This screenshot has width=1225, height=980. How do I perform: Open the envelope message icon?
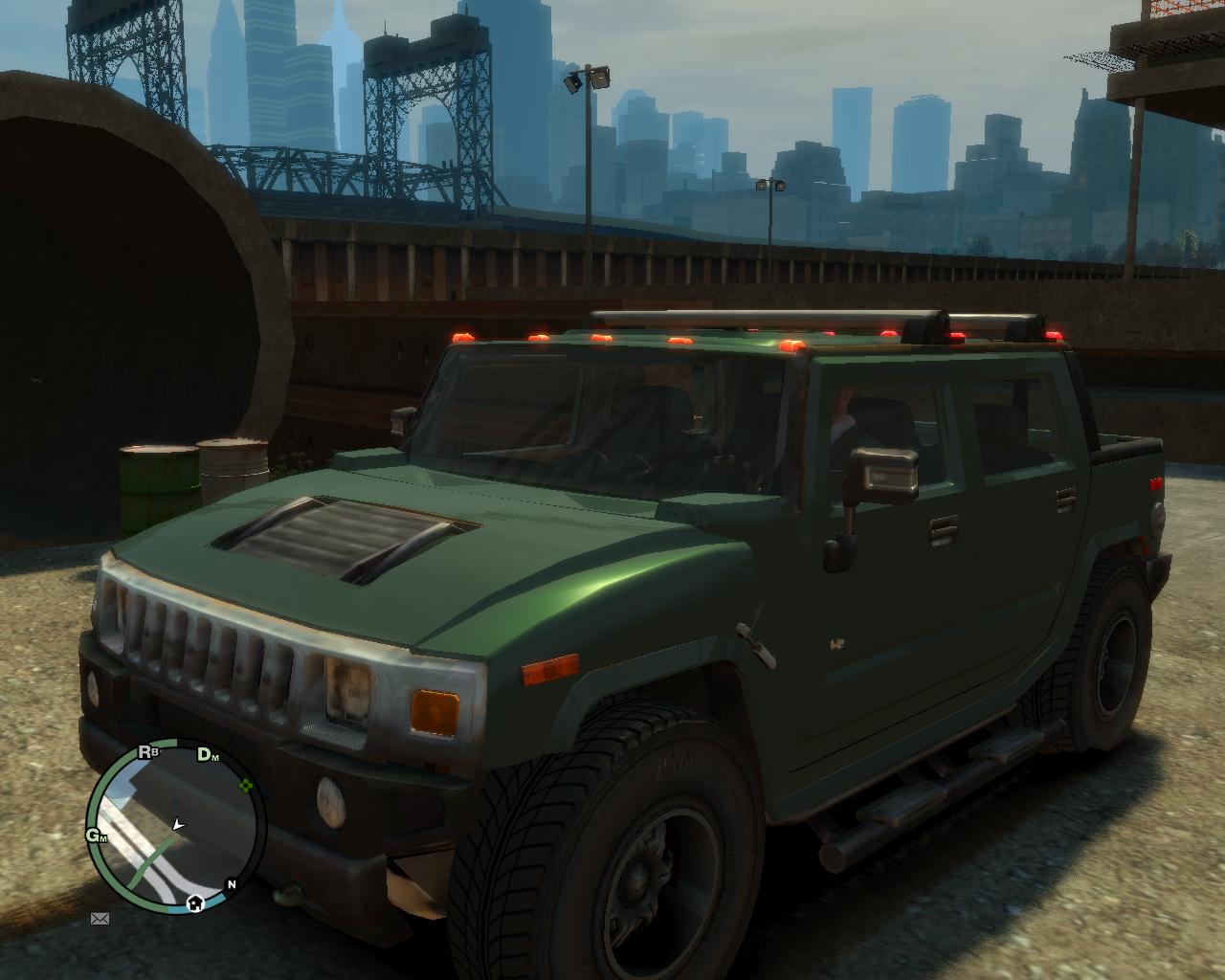click(x=100, y=919)
